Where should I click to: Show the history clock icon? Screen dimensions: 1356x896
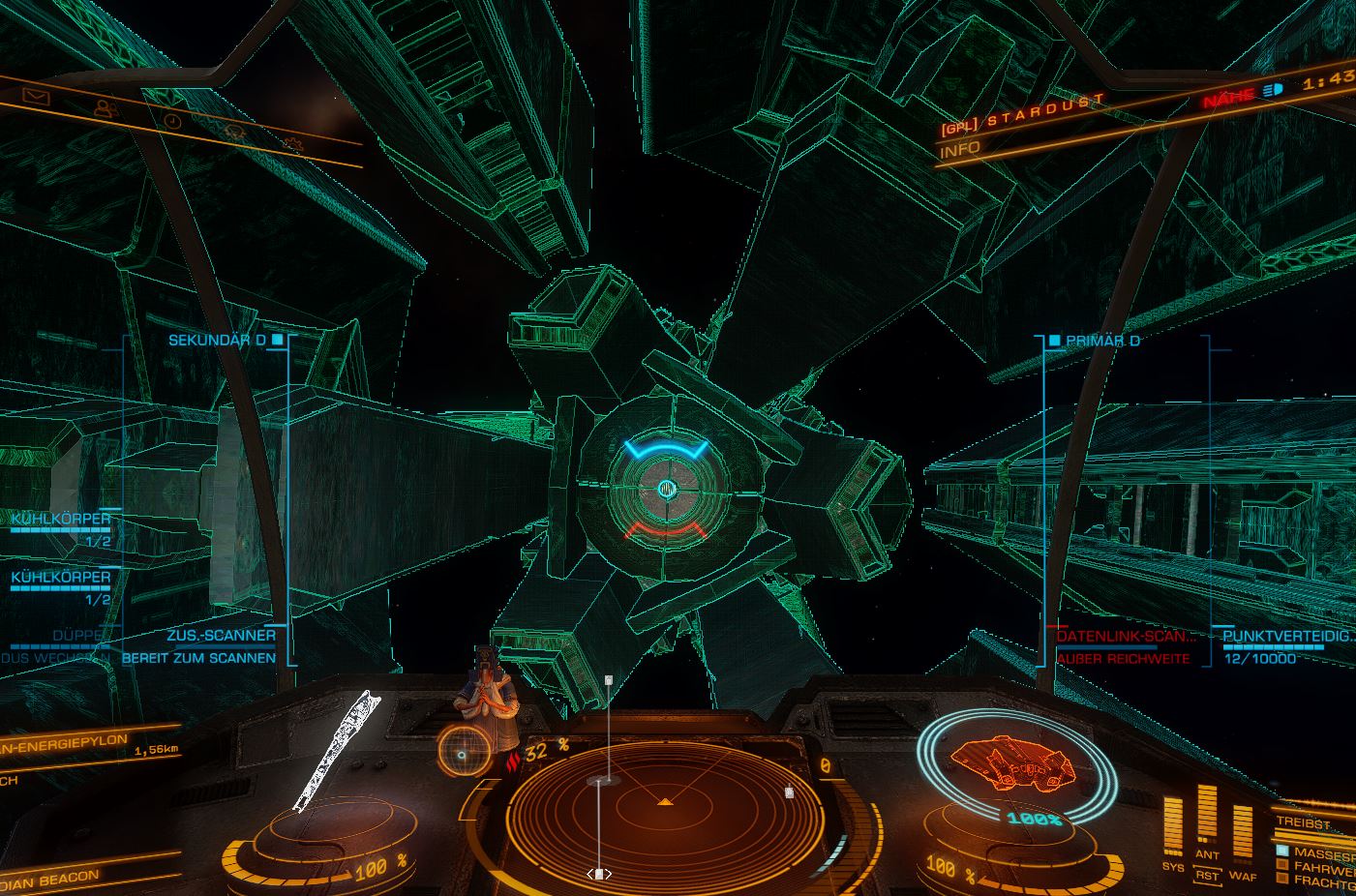(172, 121)
